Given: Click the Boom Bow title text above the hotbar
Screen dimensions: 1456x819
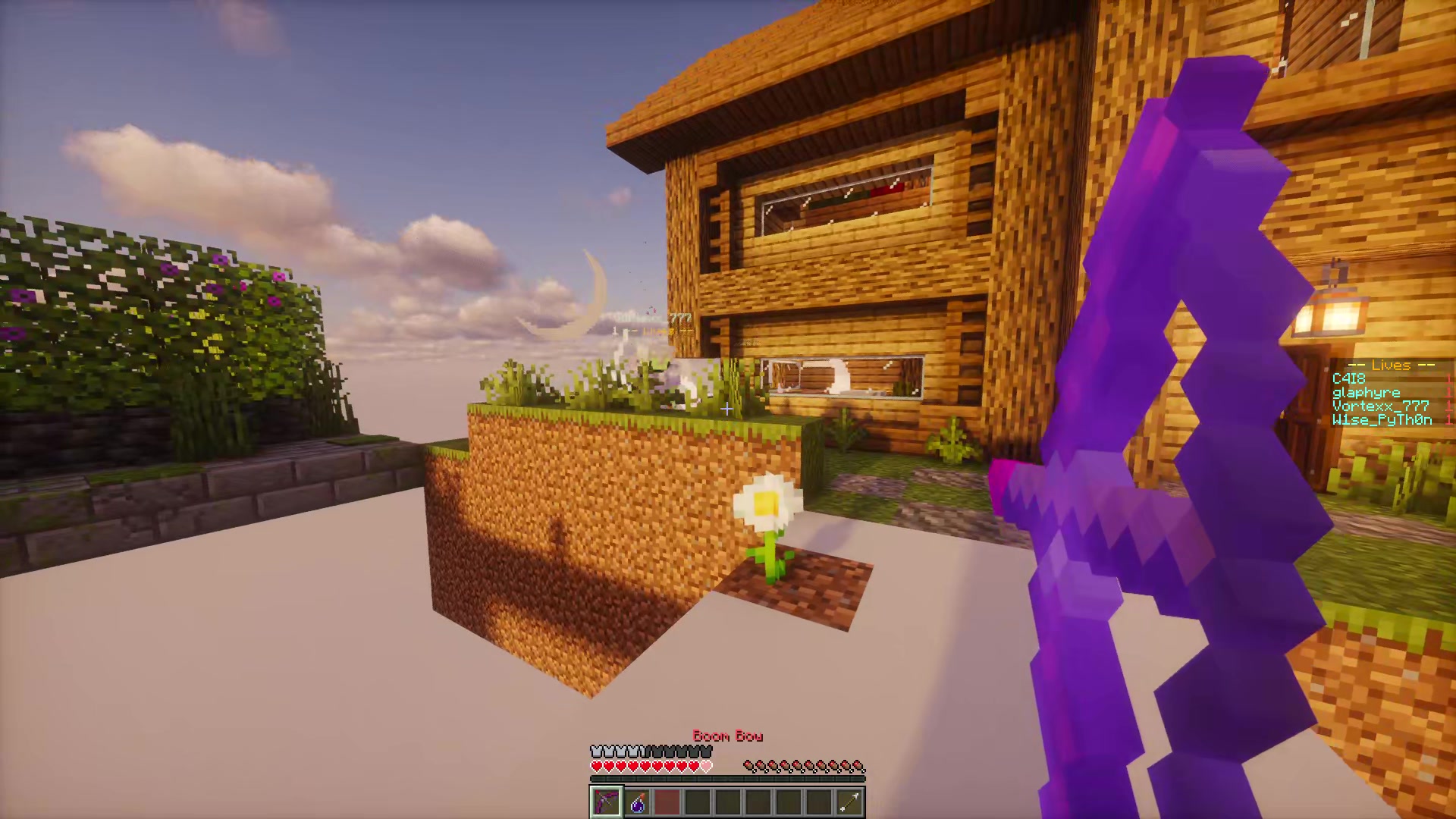Looking at the screenshot, I should coord(729,736).
